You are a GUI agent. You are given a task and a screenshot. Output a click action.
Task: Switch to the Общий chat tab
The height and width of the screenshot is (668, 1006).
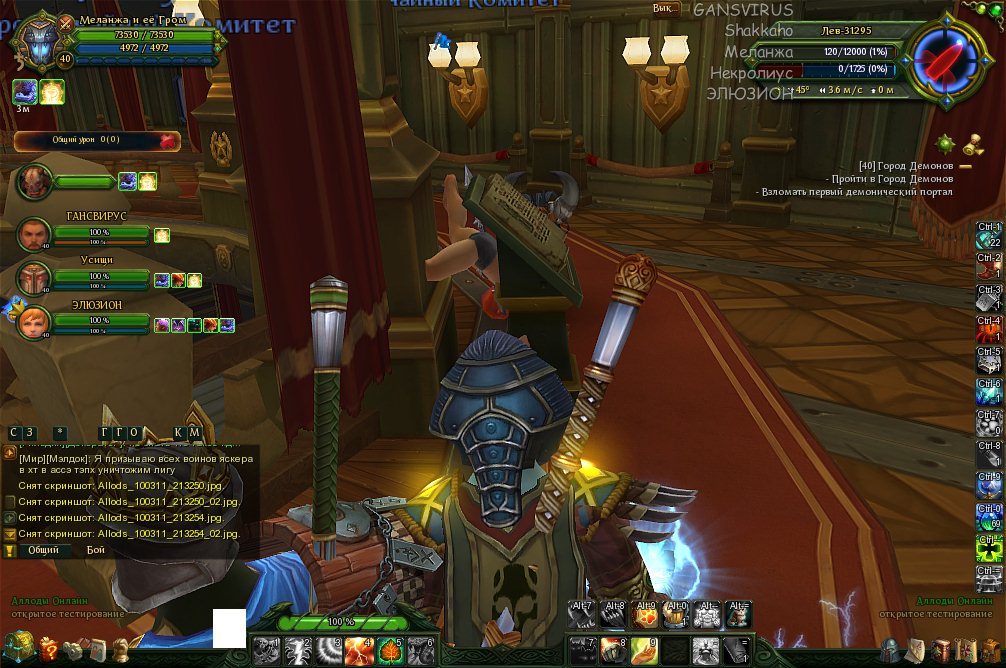(43, 550)
